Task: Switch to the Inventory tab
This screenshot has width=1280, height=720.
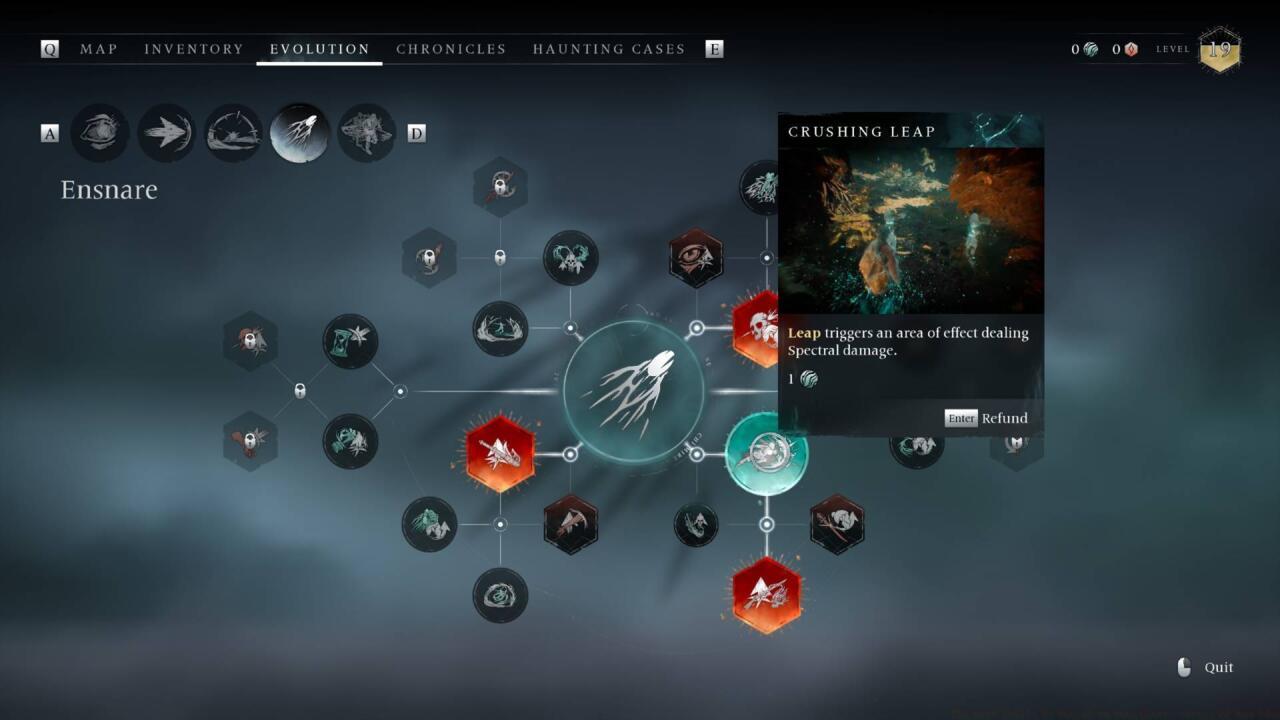Action: [194, 49]
